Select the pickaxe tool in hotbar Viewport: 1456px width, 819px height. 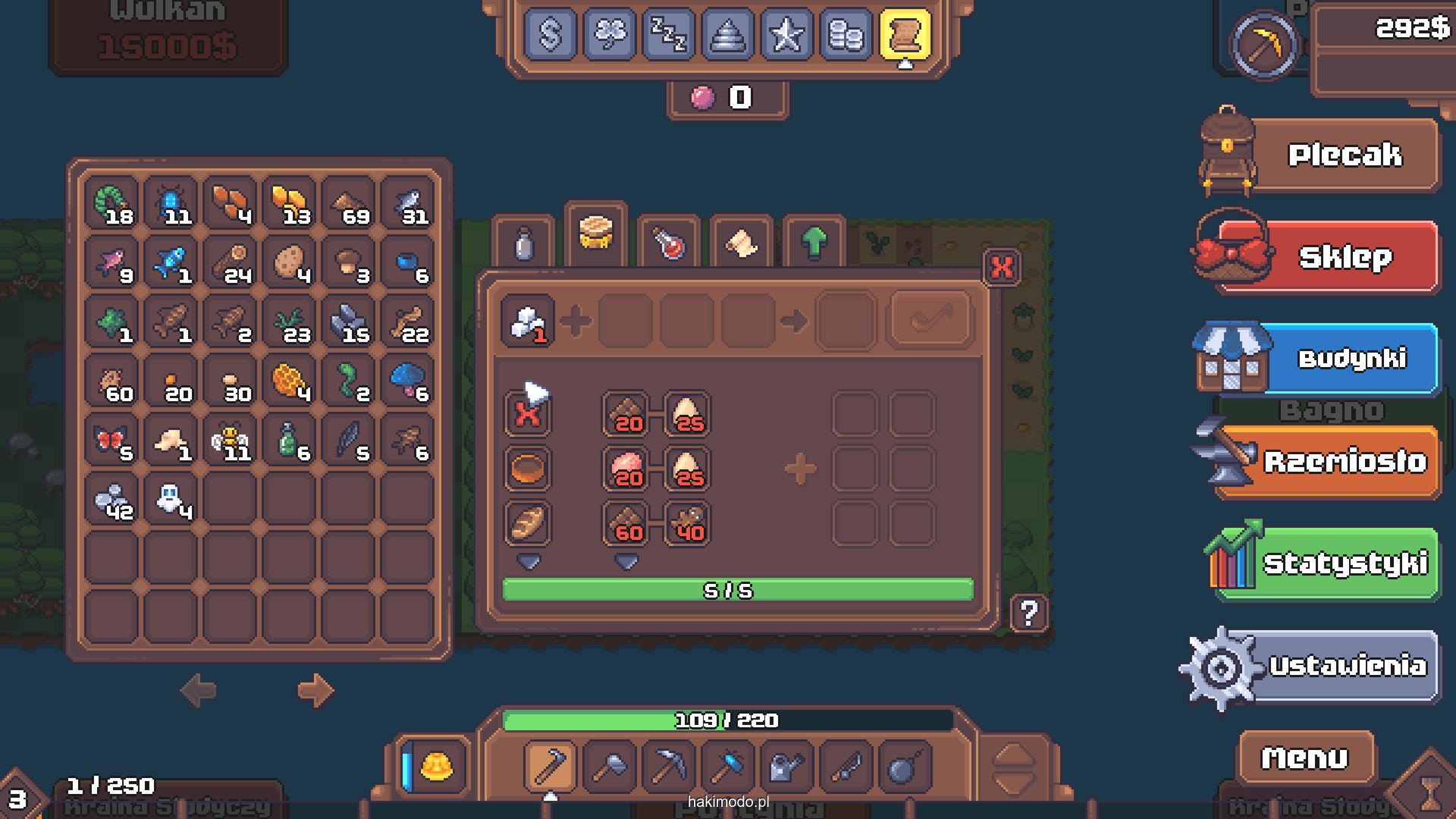pos(668,767)
